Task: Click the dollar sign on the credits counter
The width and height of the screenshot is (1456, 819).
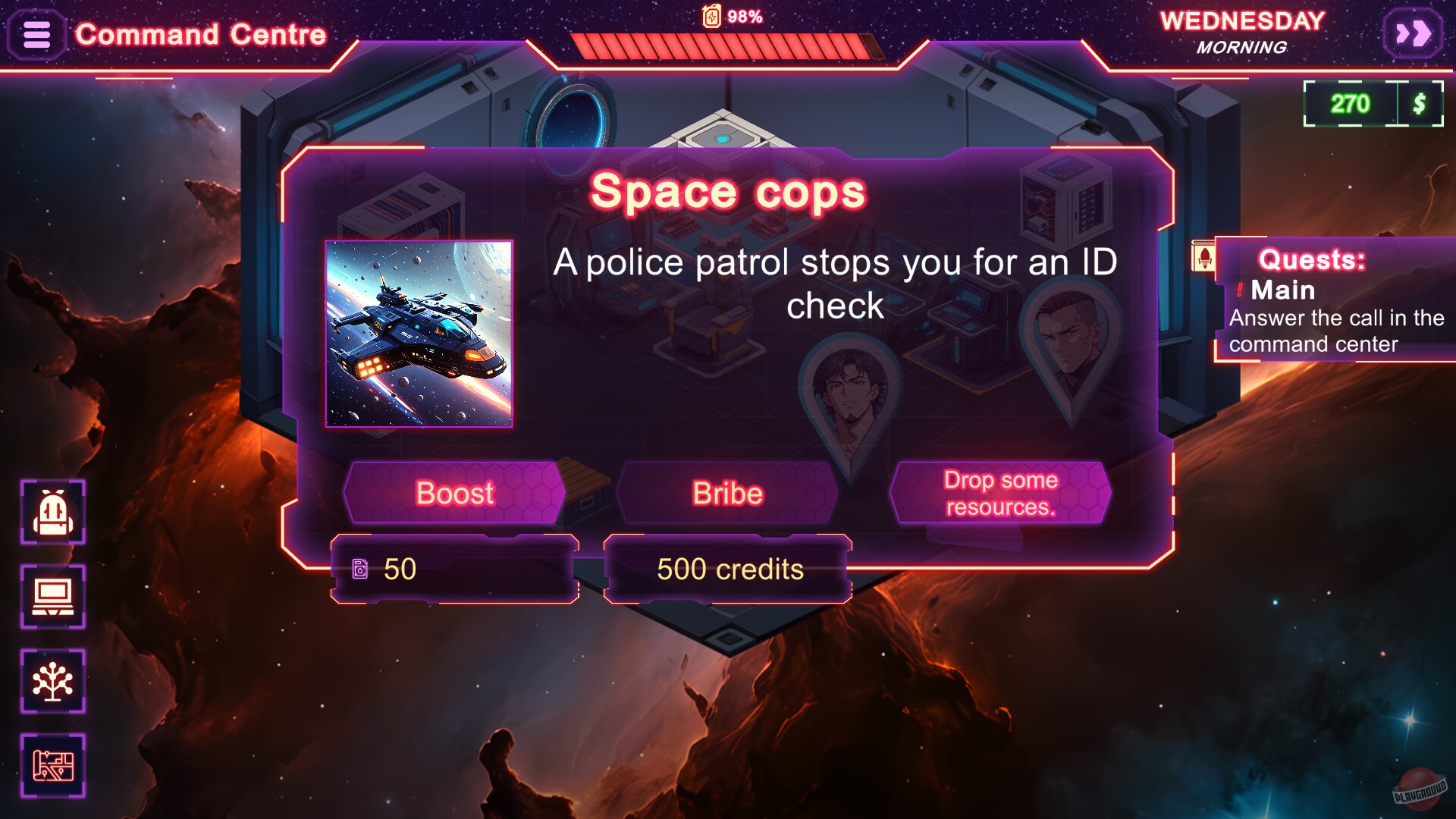Action: tap(1420, 105)
